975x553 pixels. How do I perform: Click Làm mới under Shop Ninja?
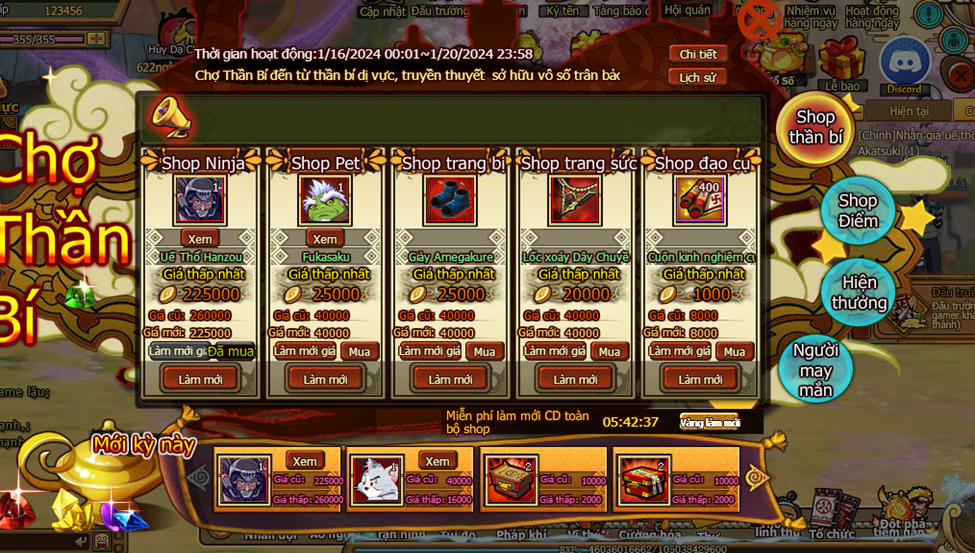click(200, 379)
